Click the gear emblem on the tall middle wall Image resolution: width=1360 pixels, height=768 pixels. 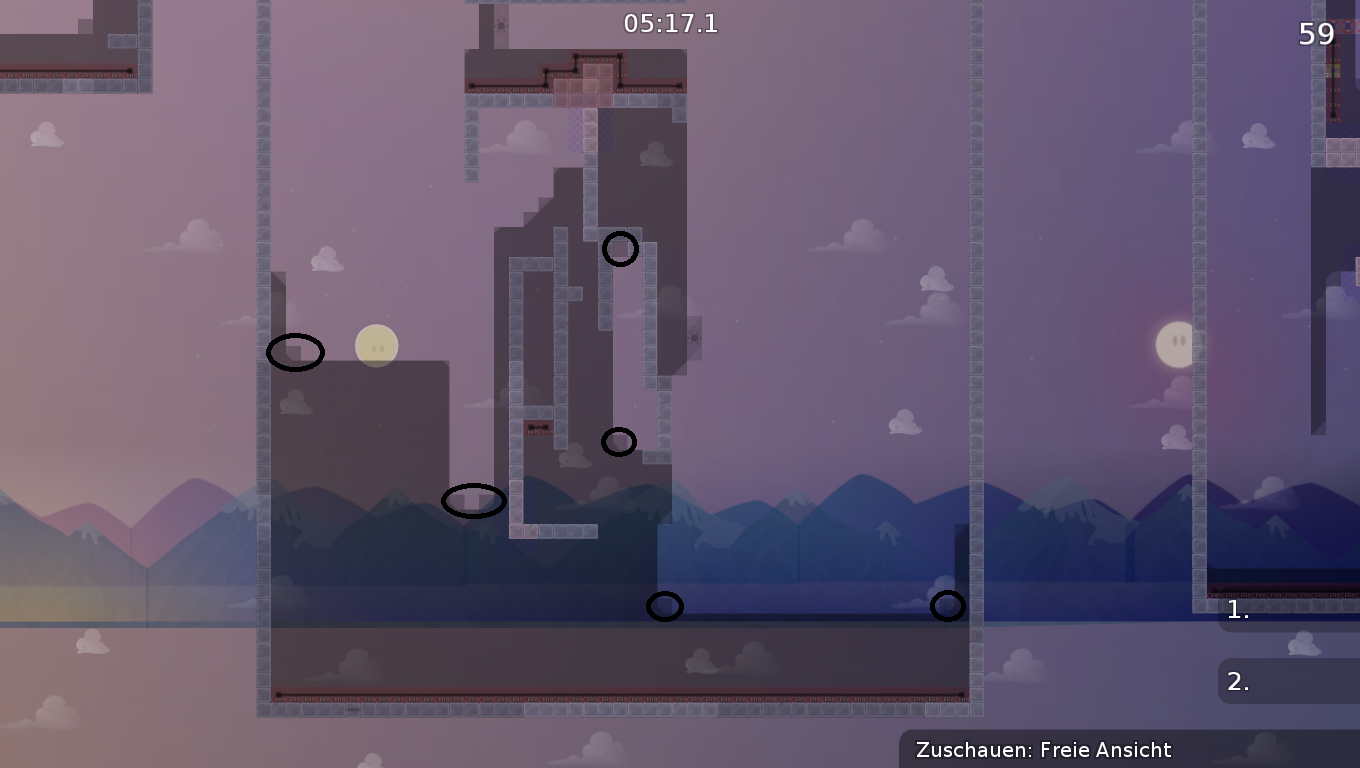coord(695,338)
